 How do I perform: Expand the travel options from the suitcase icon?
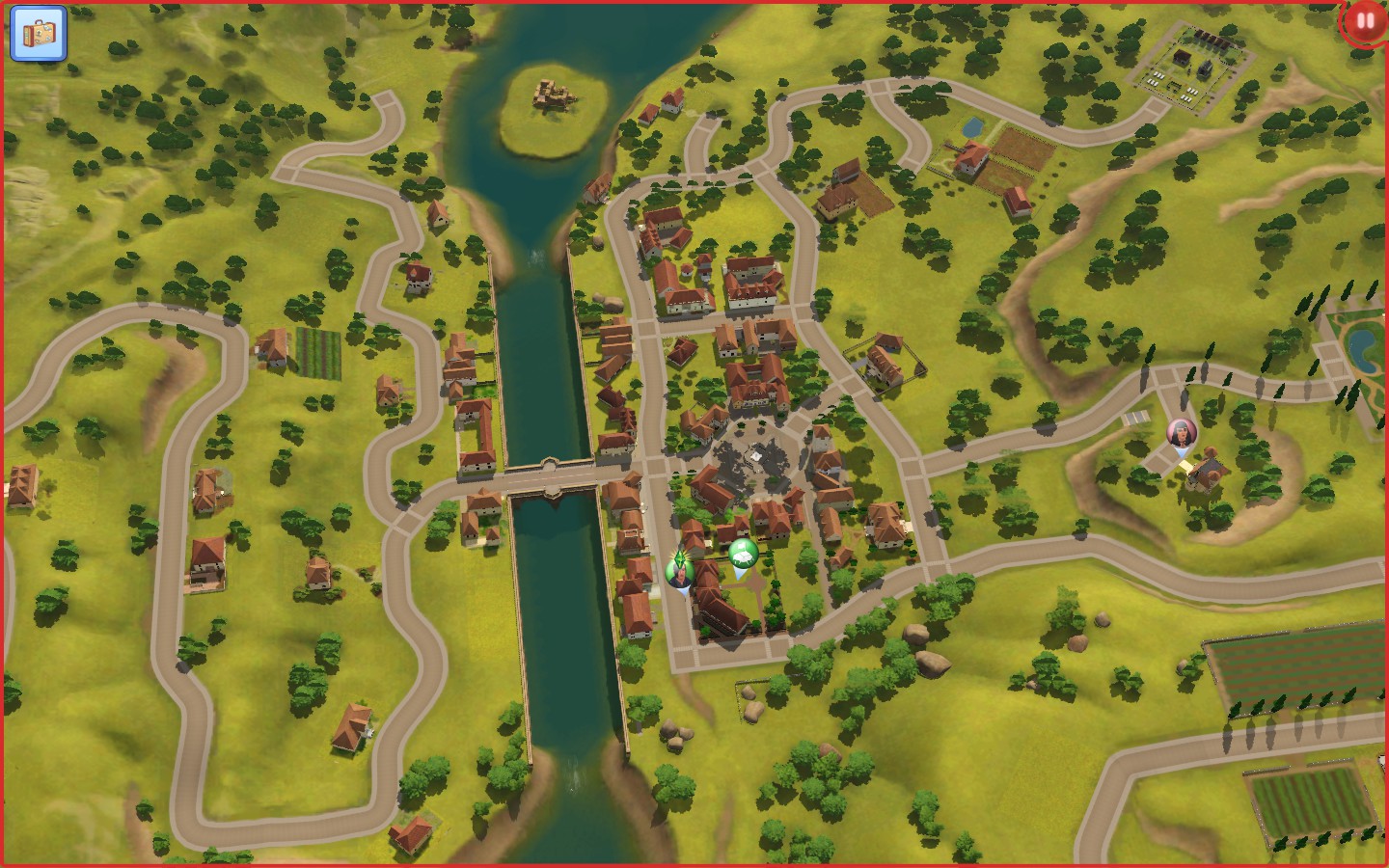pyautogui.click(x=39, y=36)
